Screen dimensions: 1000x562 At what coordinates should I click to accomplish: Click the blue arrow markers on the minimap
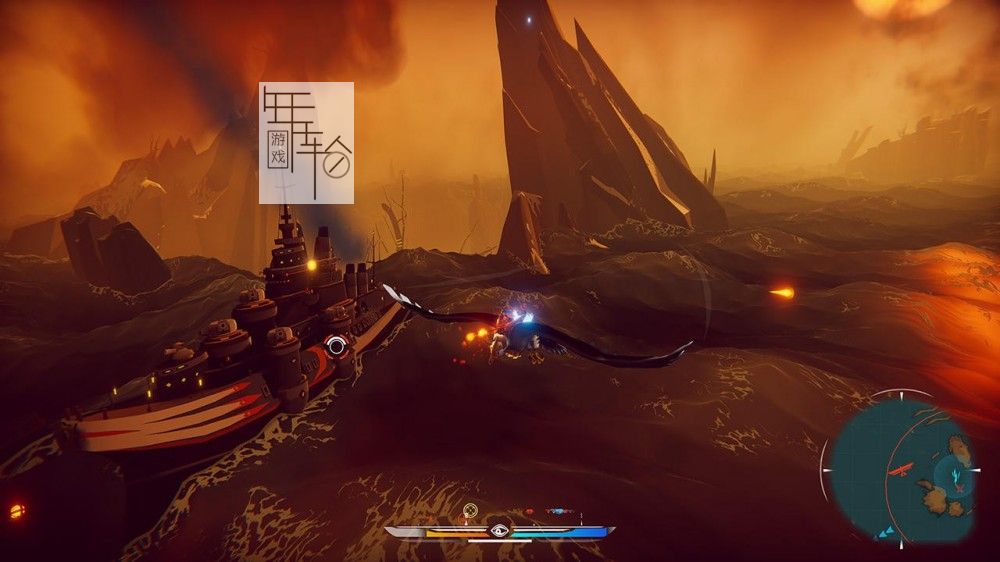[x=884, y=532]
